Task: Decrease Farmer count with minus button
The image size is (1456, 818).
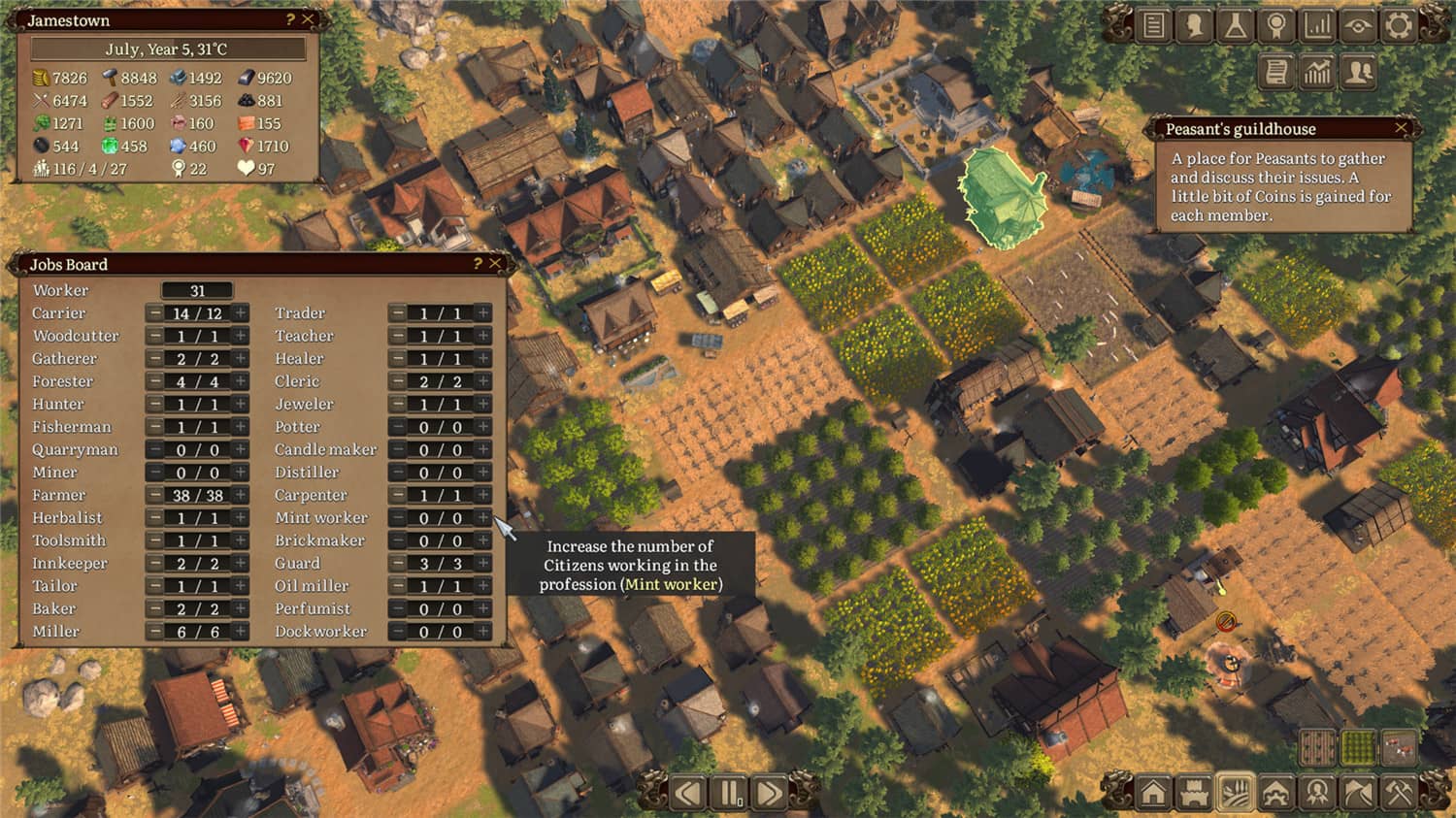Action: point(155,495)
